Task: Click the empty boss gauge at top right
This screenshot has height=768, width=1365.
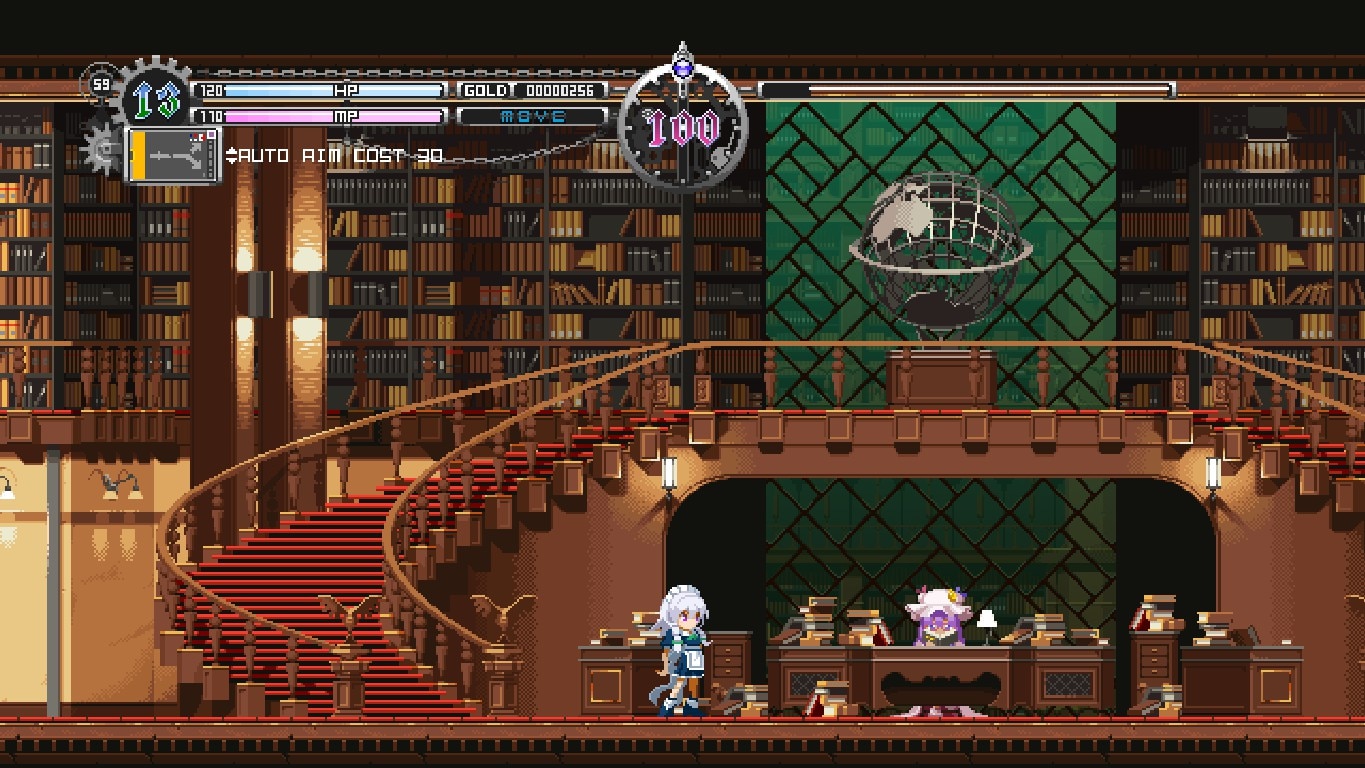Action: tap(965, 90)
